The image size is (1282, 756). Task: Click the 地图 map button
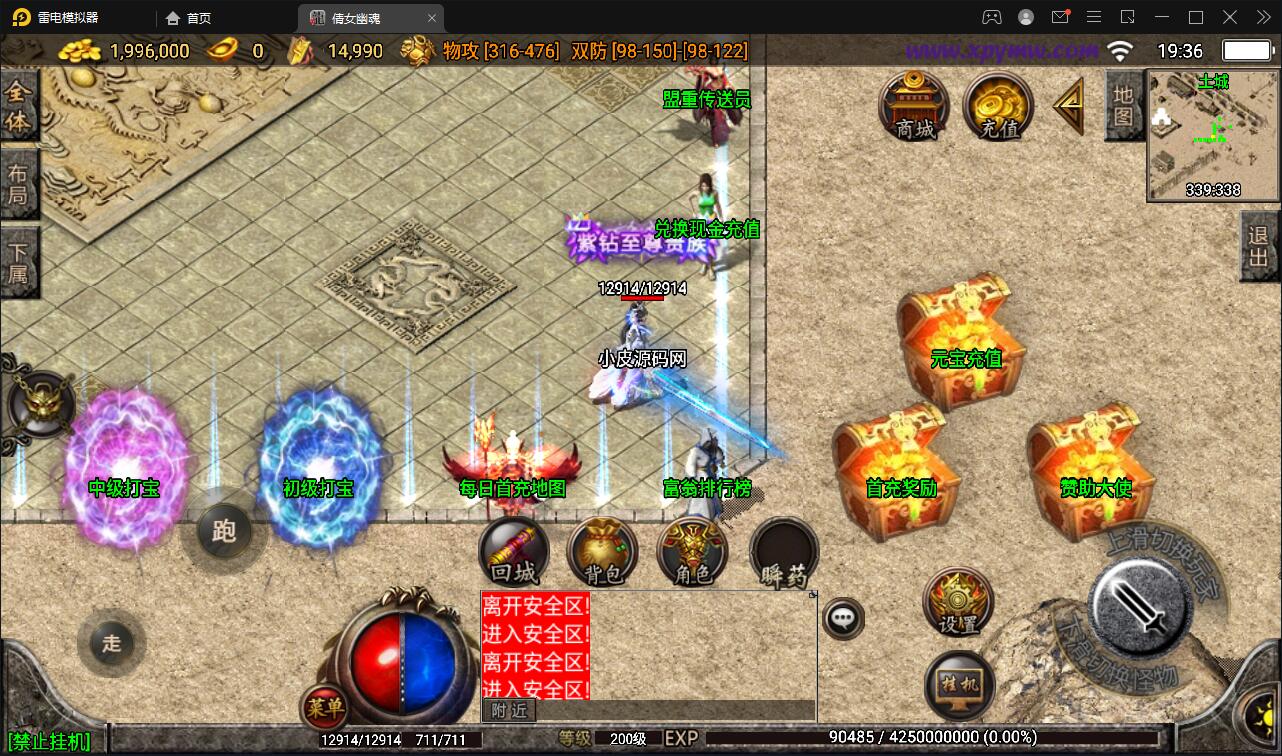[x=1124, y=106]
